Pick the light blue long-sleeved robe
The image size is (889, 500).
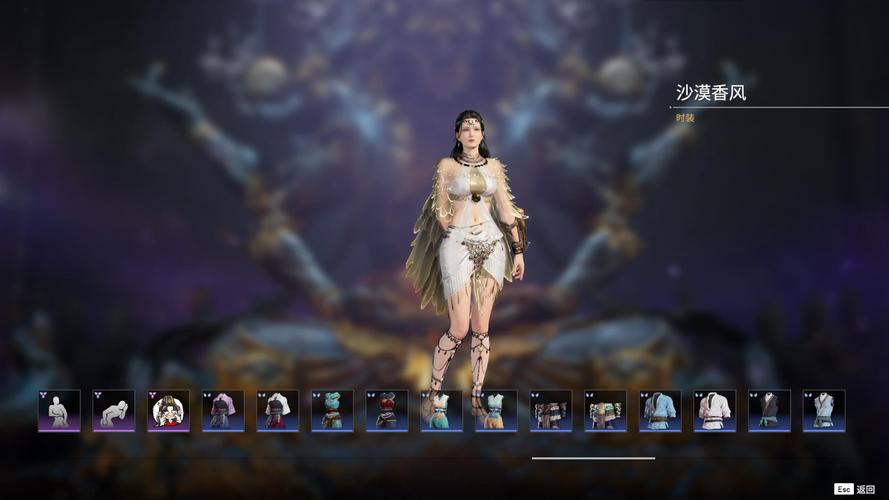(x=660, y=411)
